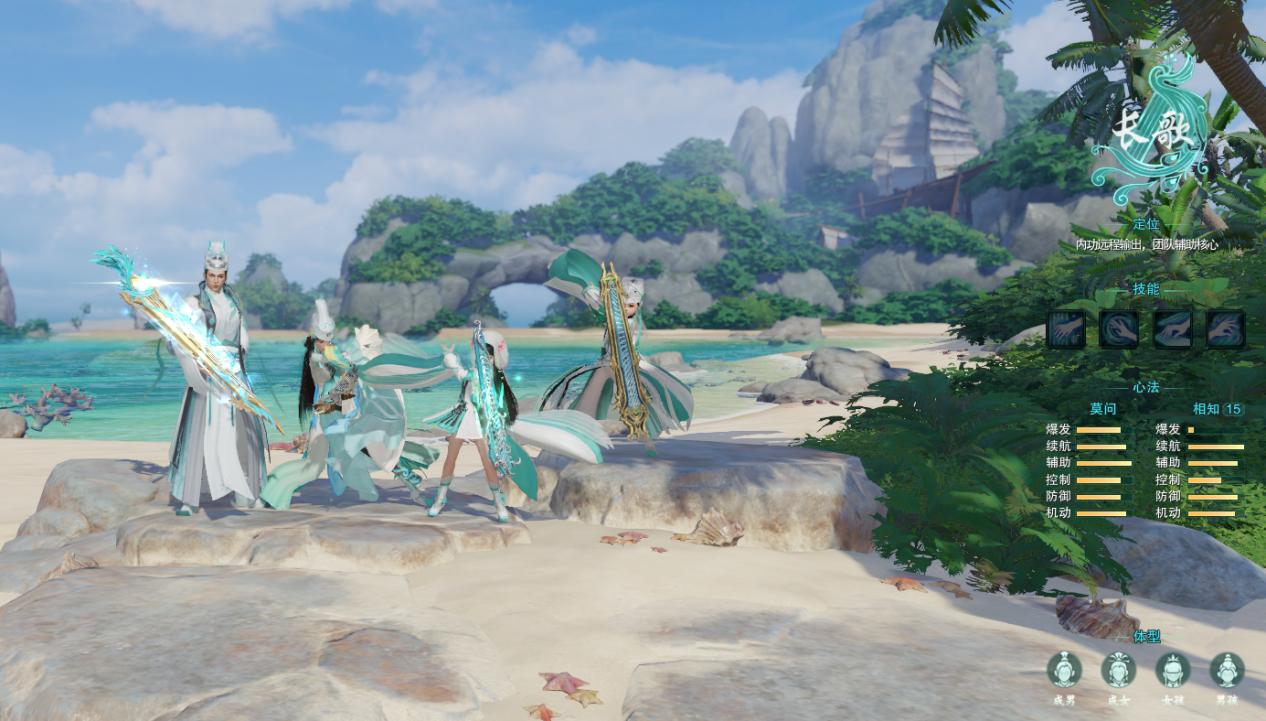Choose the 成女 adult female body type

(1118, 670)
